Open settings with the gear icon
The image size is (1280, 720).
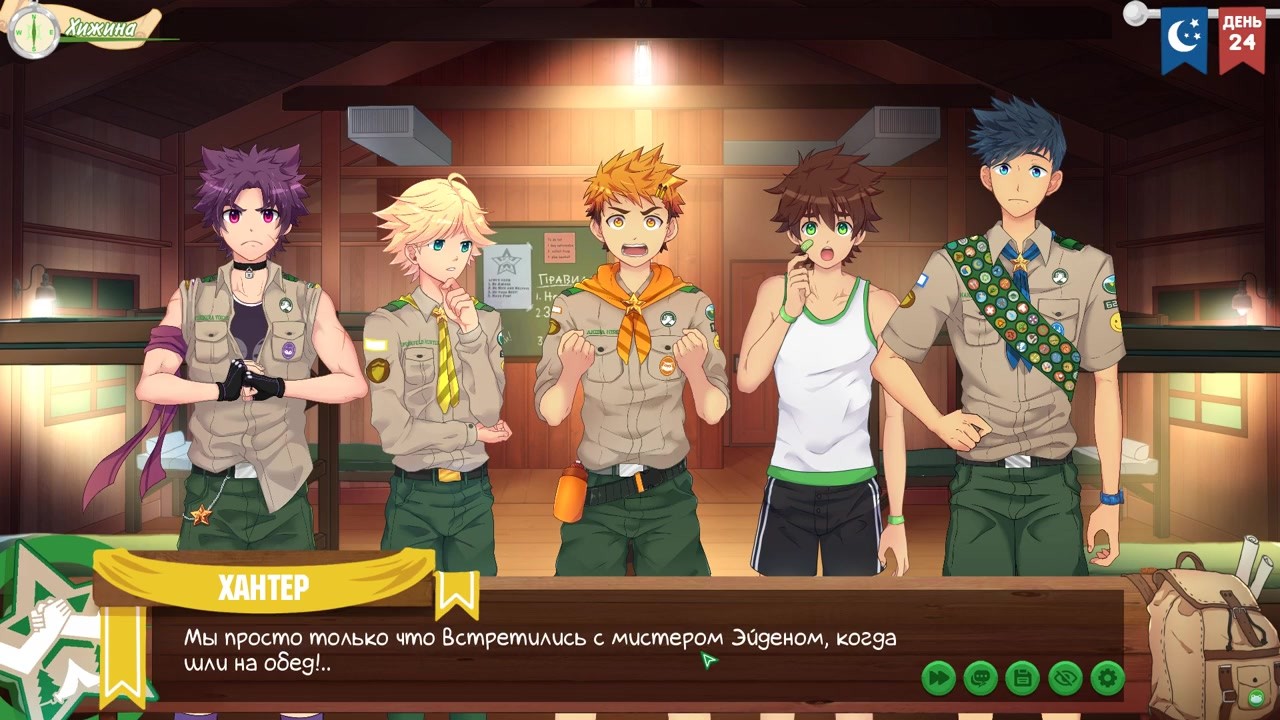[1107, 678]
